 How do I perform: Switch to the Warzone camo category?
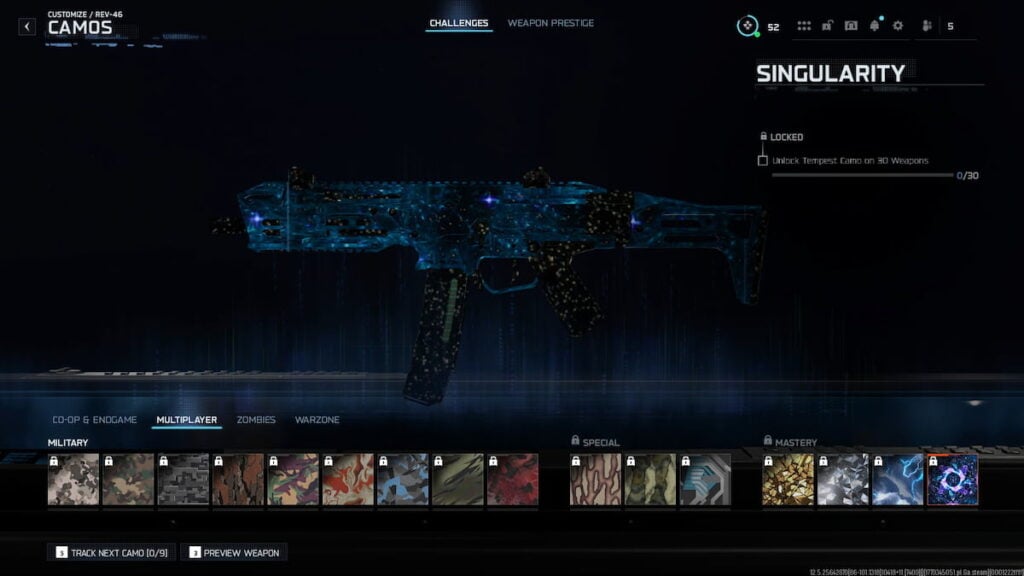point(317,420)
